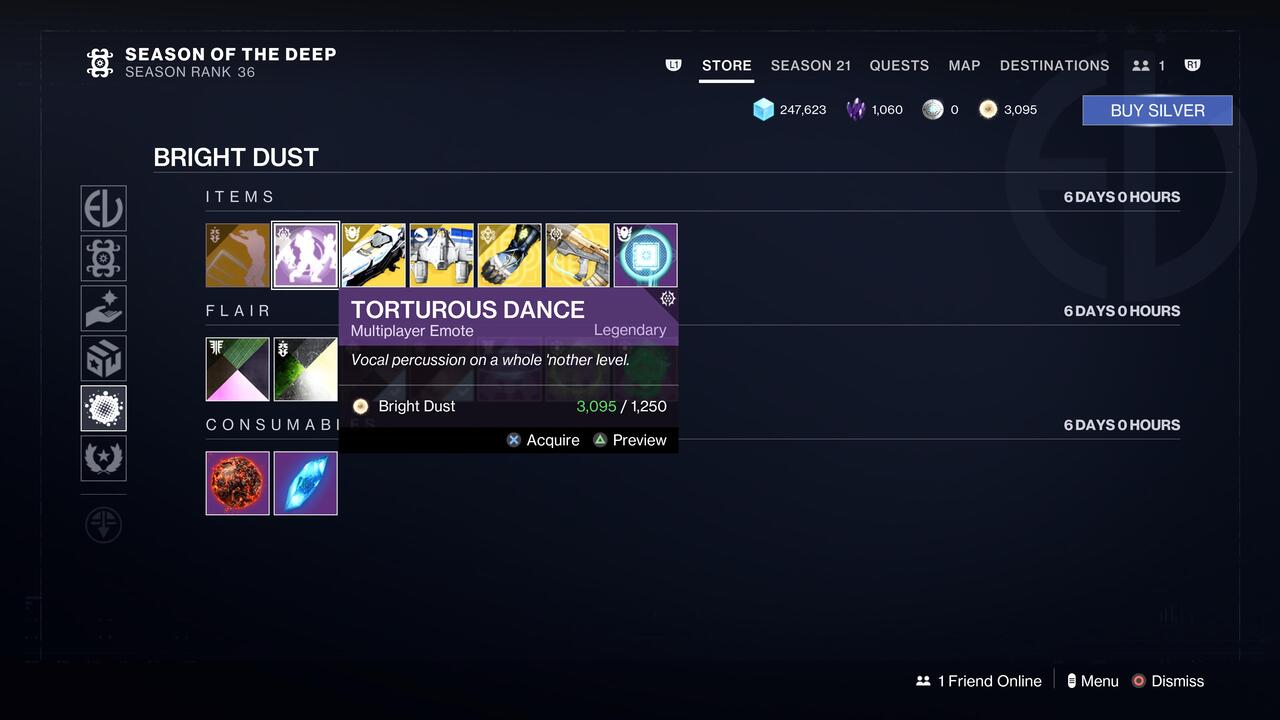Viewport: 1280px width, 720px height.
Task: Select the Torturous Dance emote thumbnail
Action: (305, 254)
